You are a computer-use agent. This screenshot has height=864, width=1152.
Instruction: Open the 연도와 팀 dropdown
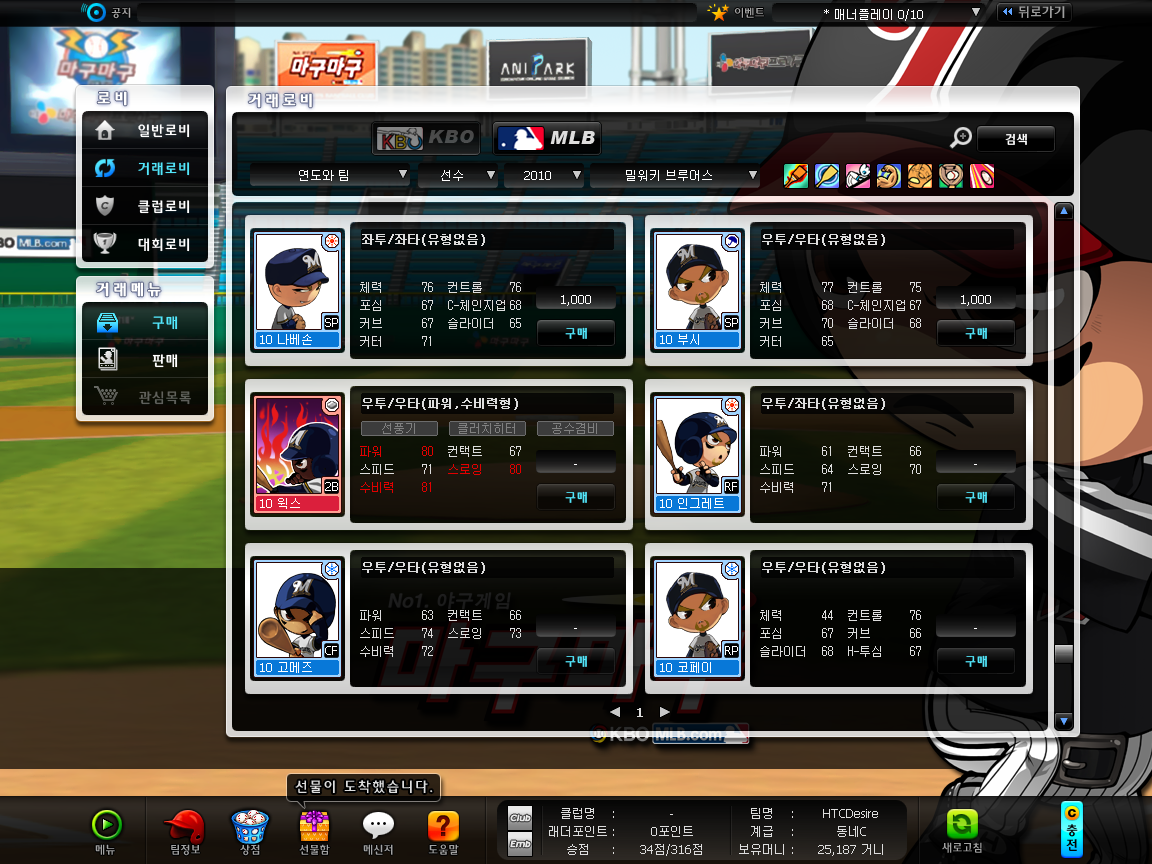329,175
